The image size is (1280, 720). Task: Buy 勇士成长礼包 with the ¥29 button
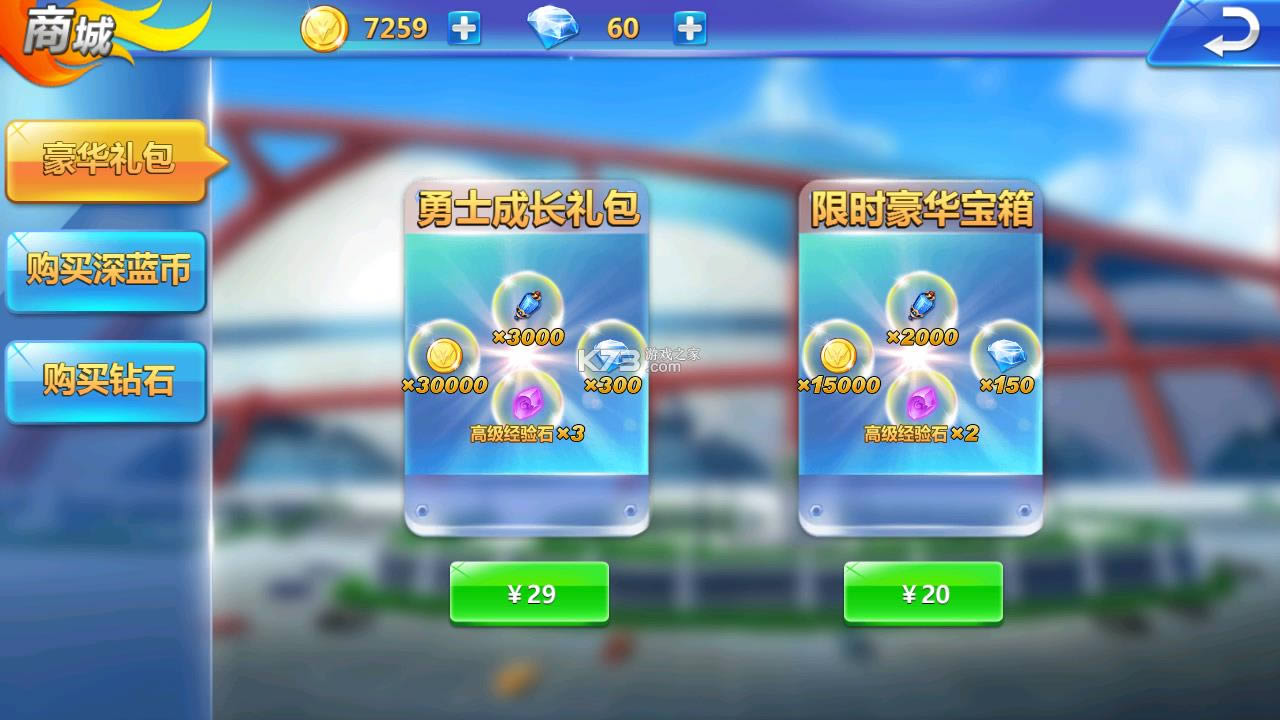pos(528,592)
